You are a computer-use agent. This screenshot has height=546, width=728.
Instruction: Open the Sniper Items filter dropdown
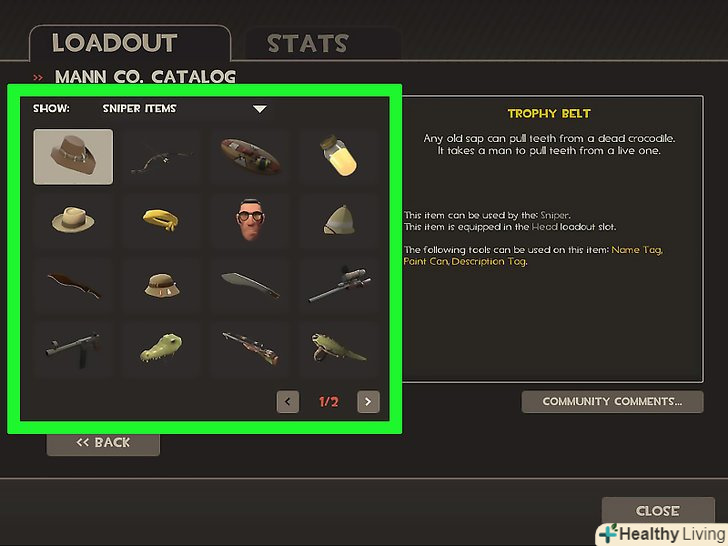coord(259,108)
